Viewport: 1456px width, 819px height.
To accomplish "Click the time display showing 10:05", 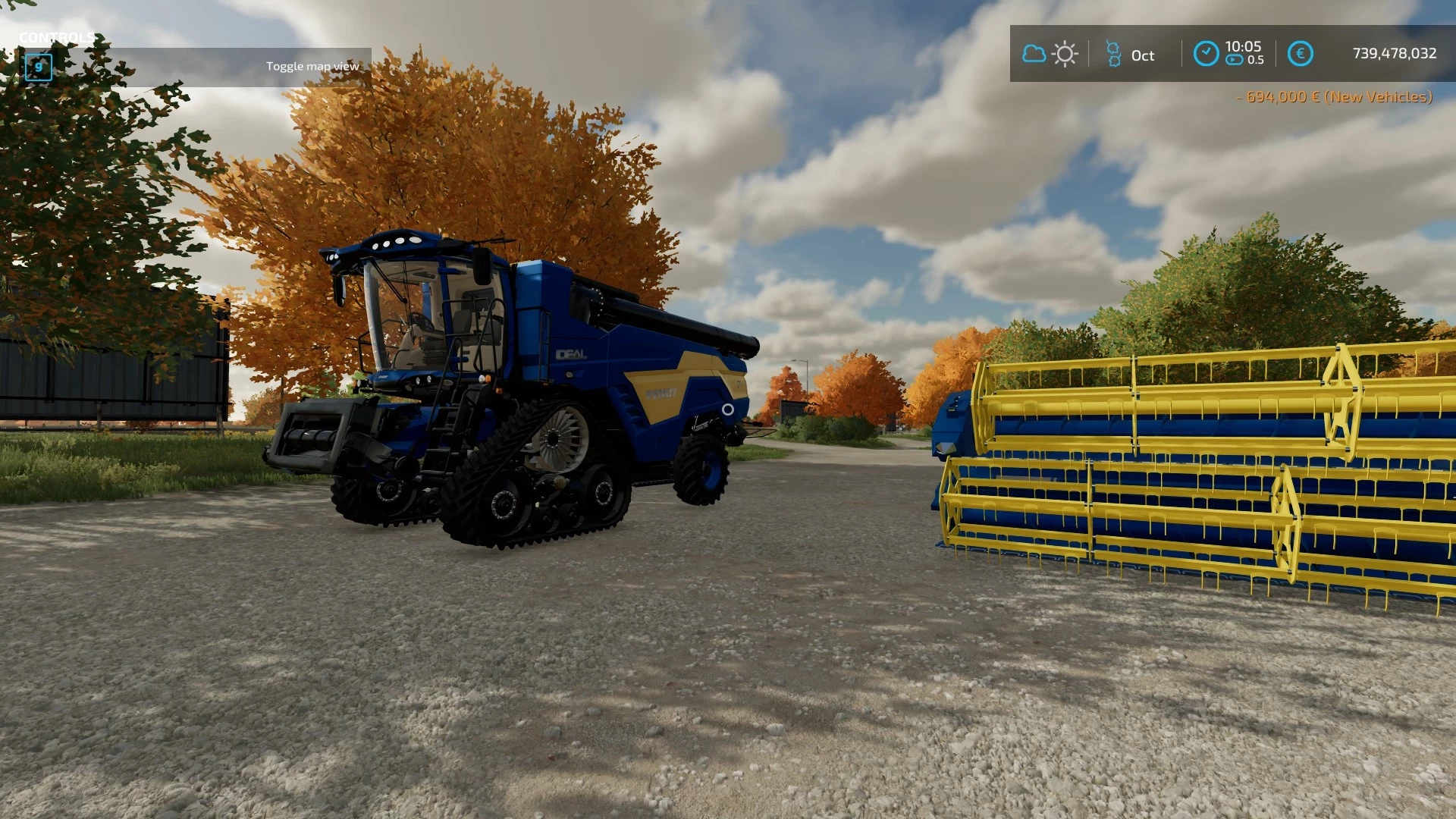I will click(x=1245, y=46).
